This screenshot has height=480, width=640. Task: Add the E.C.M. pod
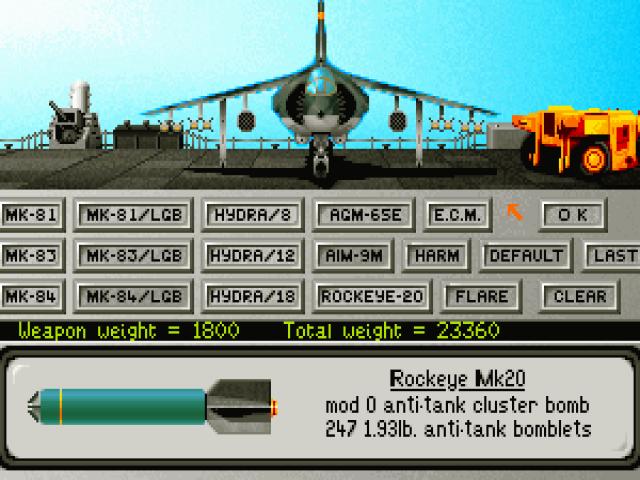point(457,215)
